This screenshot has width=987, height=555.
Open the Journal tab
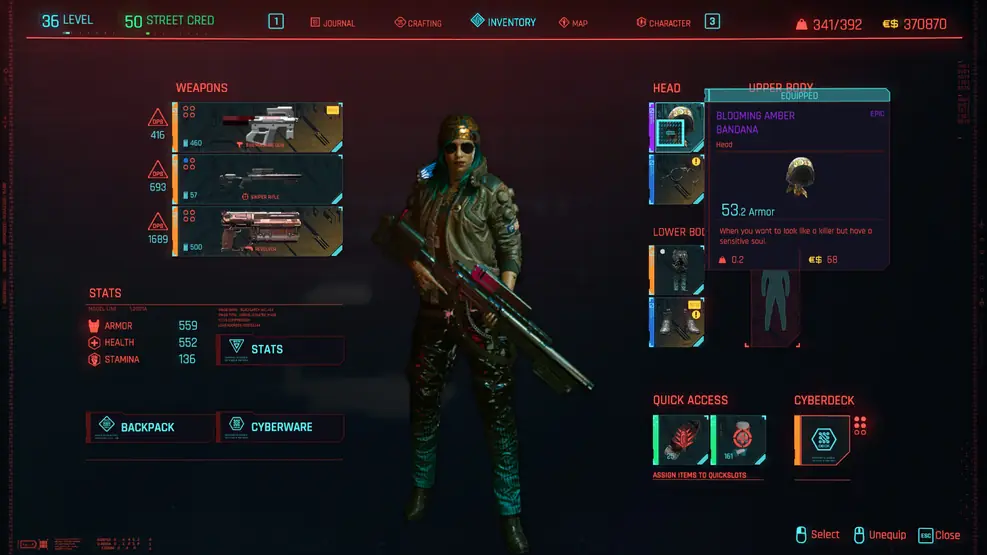(333, 22)
